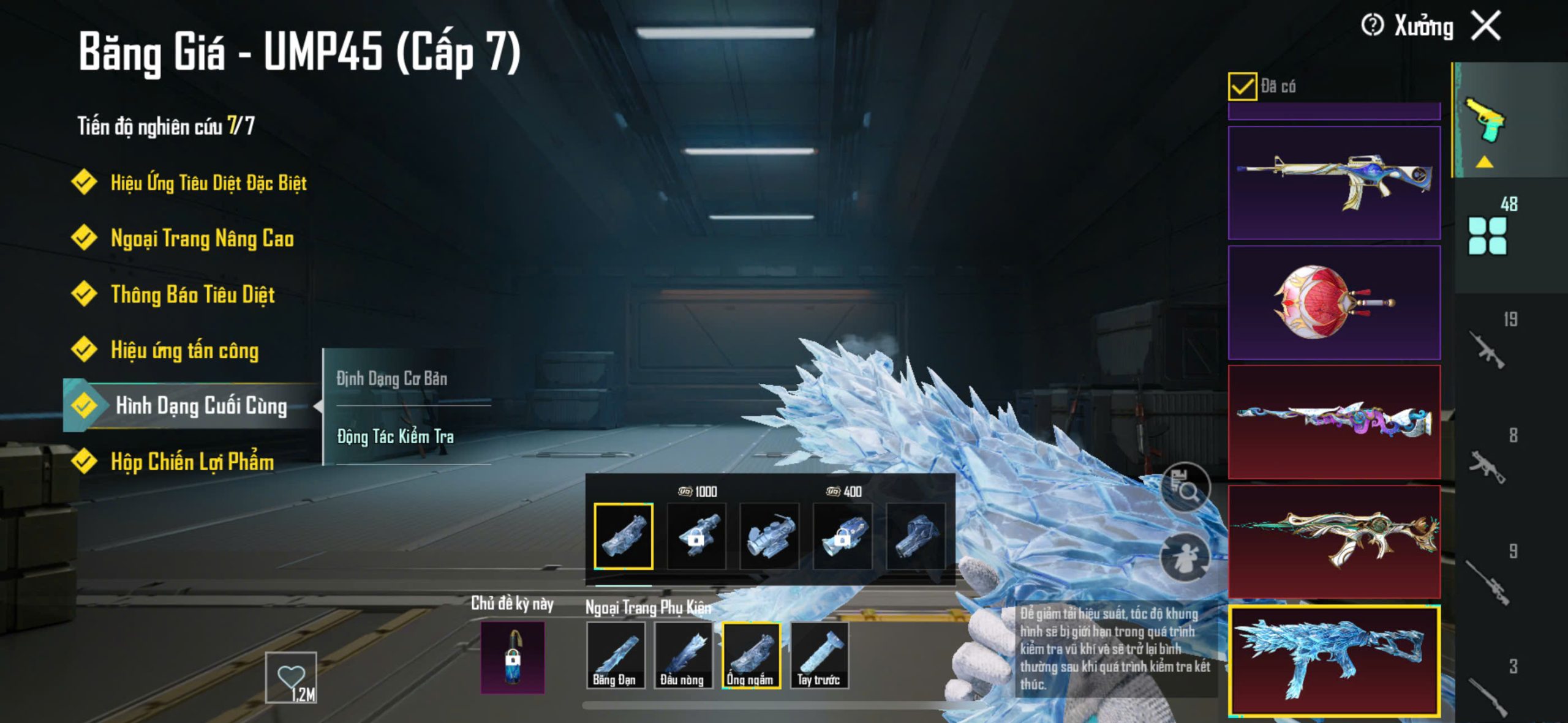Open the Đầu nòng attachment skin
This screenshot has height=723, width=1568.
683,655
